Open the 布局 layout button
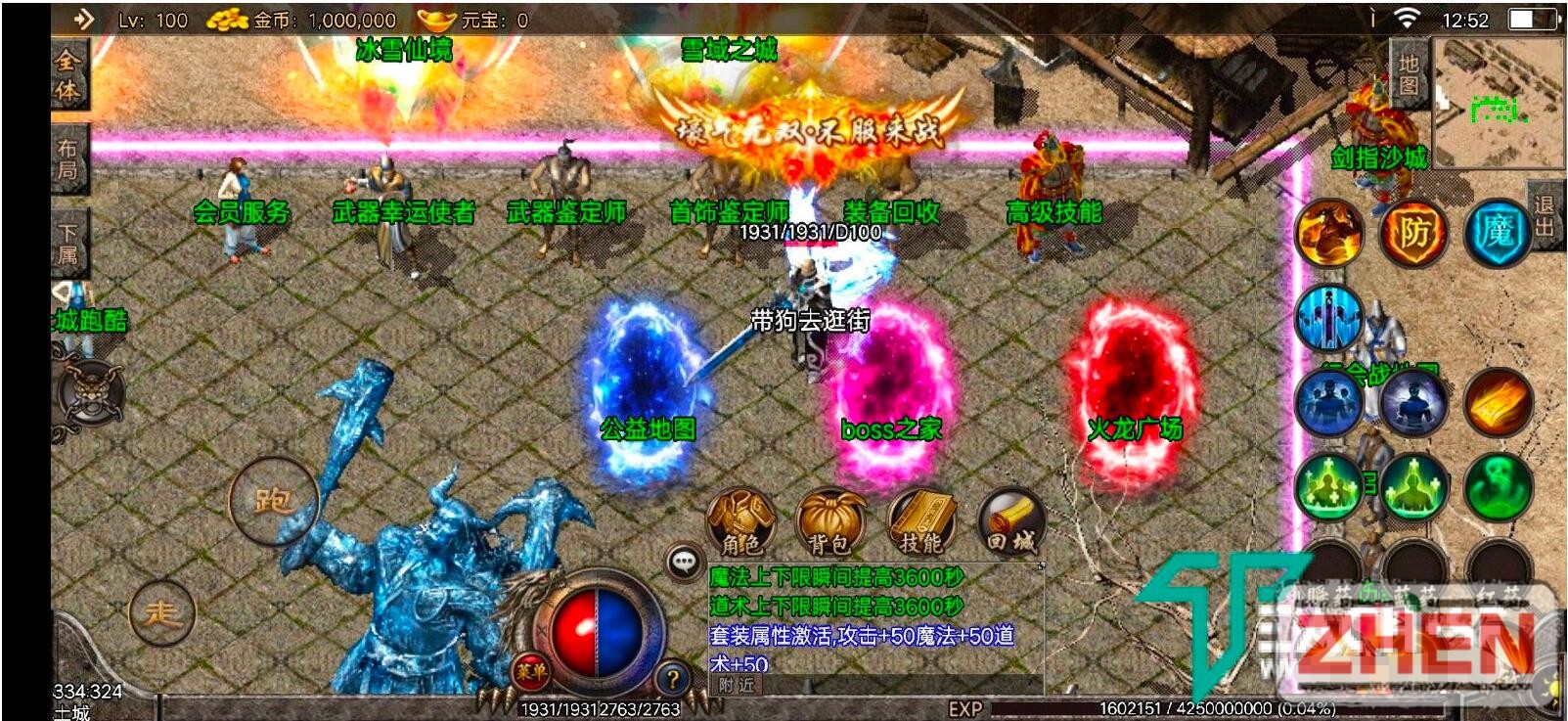 pyautogui.click(x=67, y=159)
